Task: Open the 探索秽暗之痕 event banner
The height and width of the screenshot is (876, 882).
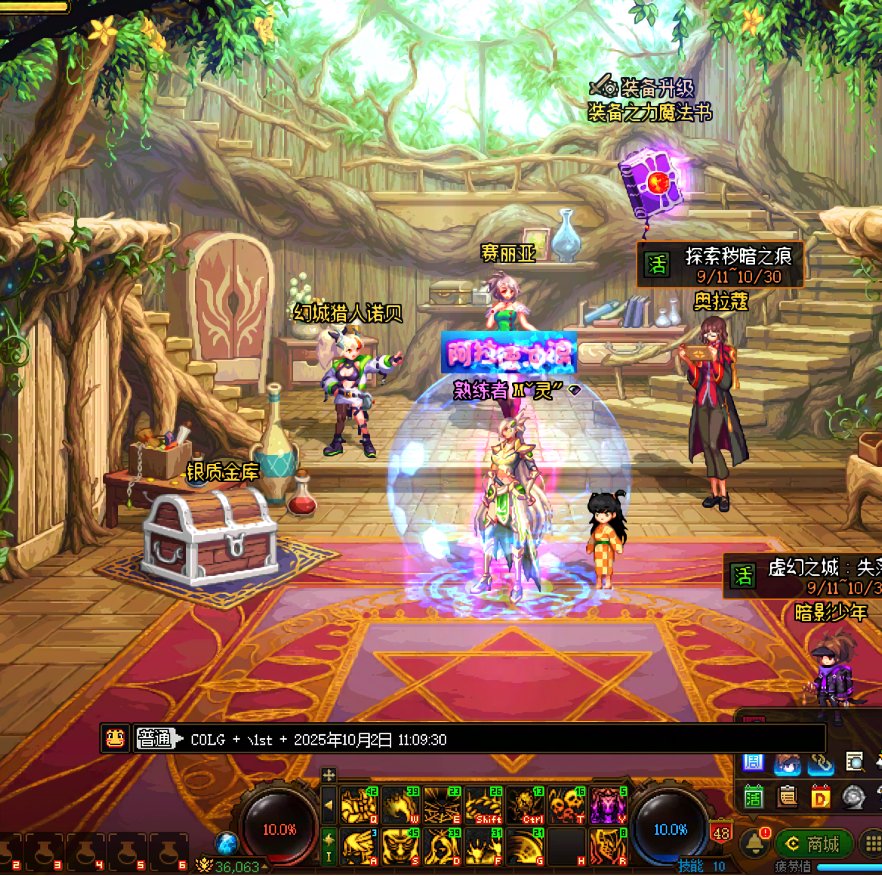Action: (x=720, y=264)
